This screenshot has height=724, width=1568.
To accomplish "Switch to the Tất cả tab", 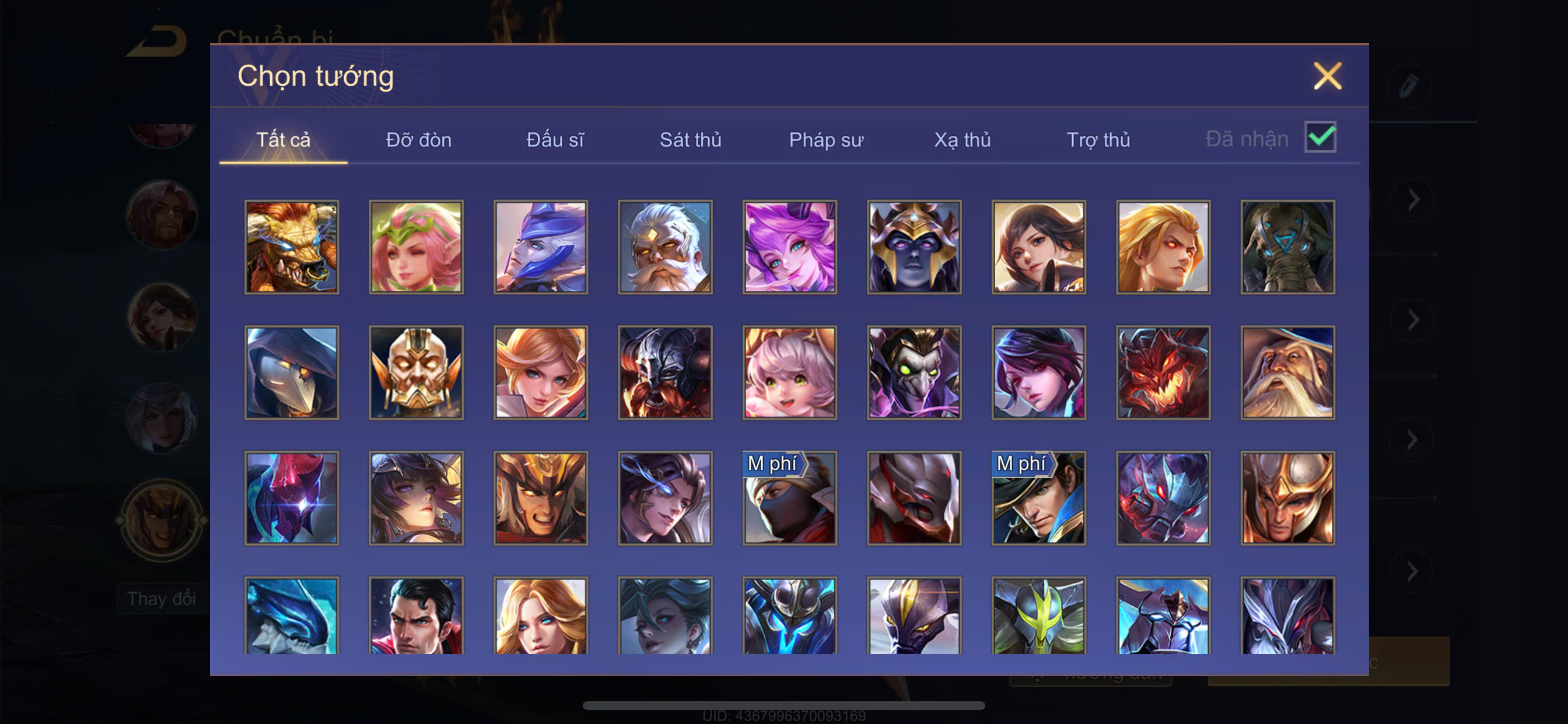I will (x=283, y=139).
